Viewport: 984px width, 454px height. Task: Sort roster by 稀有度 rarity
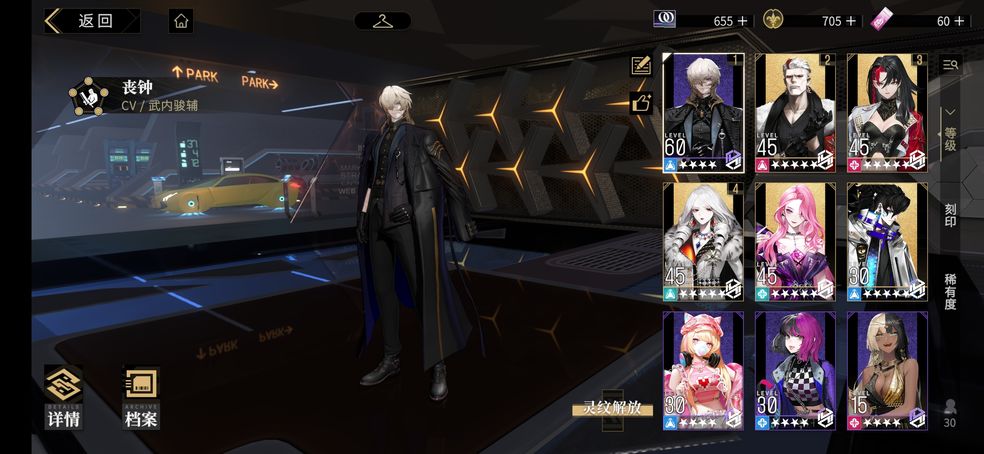tap(950, 291)
